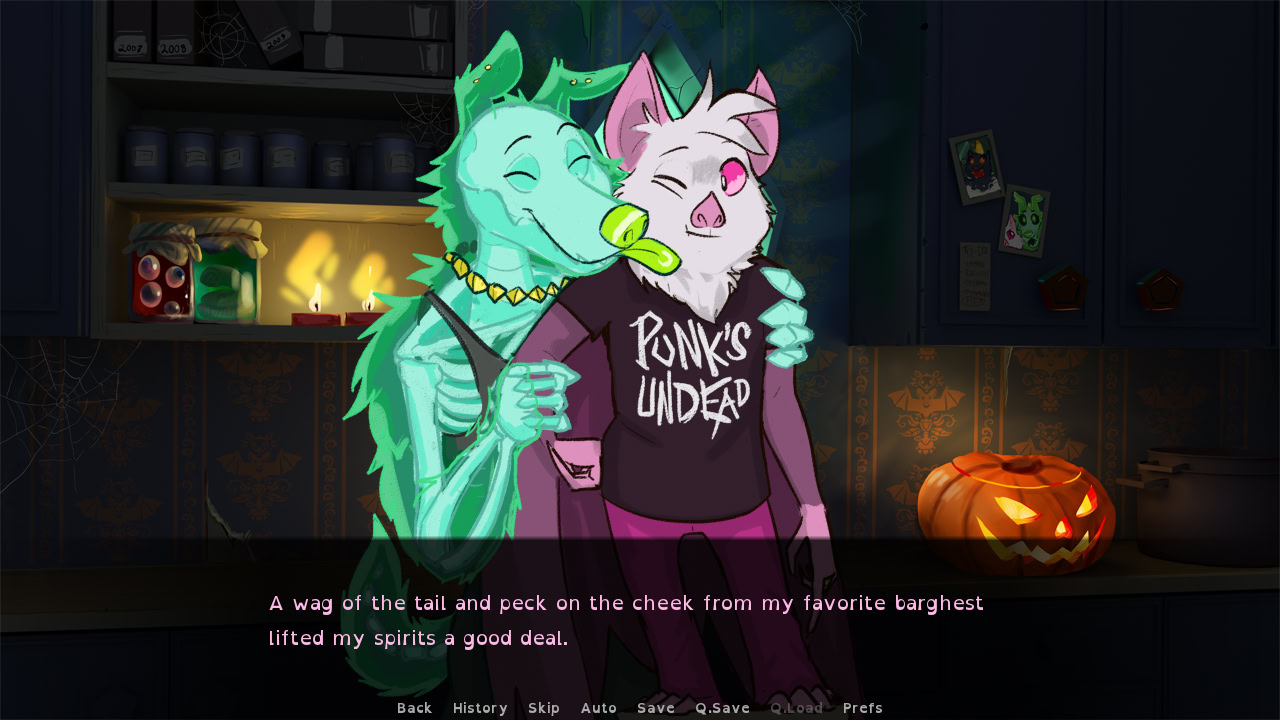
Task: Open the Save screen
Action: click(x=655, y=707)
